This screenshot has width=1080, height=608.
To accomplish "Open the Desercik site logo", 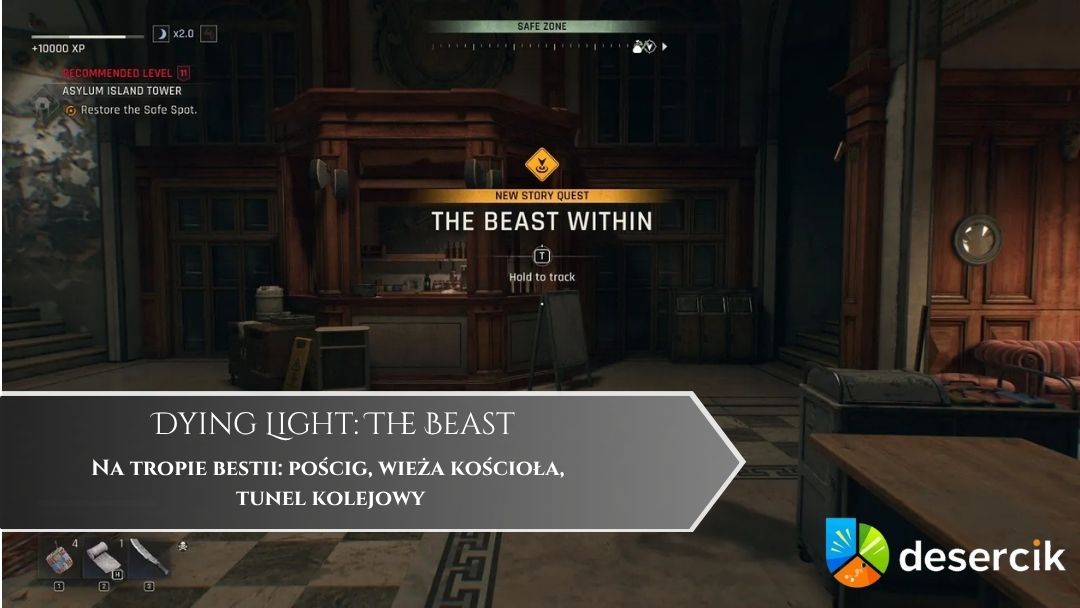I will 945,553.
